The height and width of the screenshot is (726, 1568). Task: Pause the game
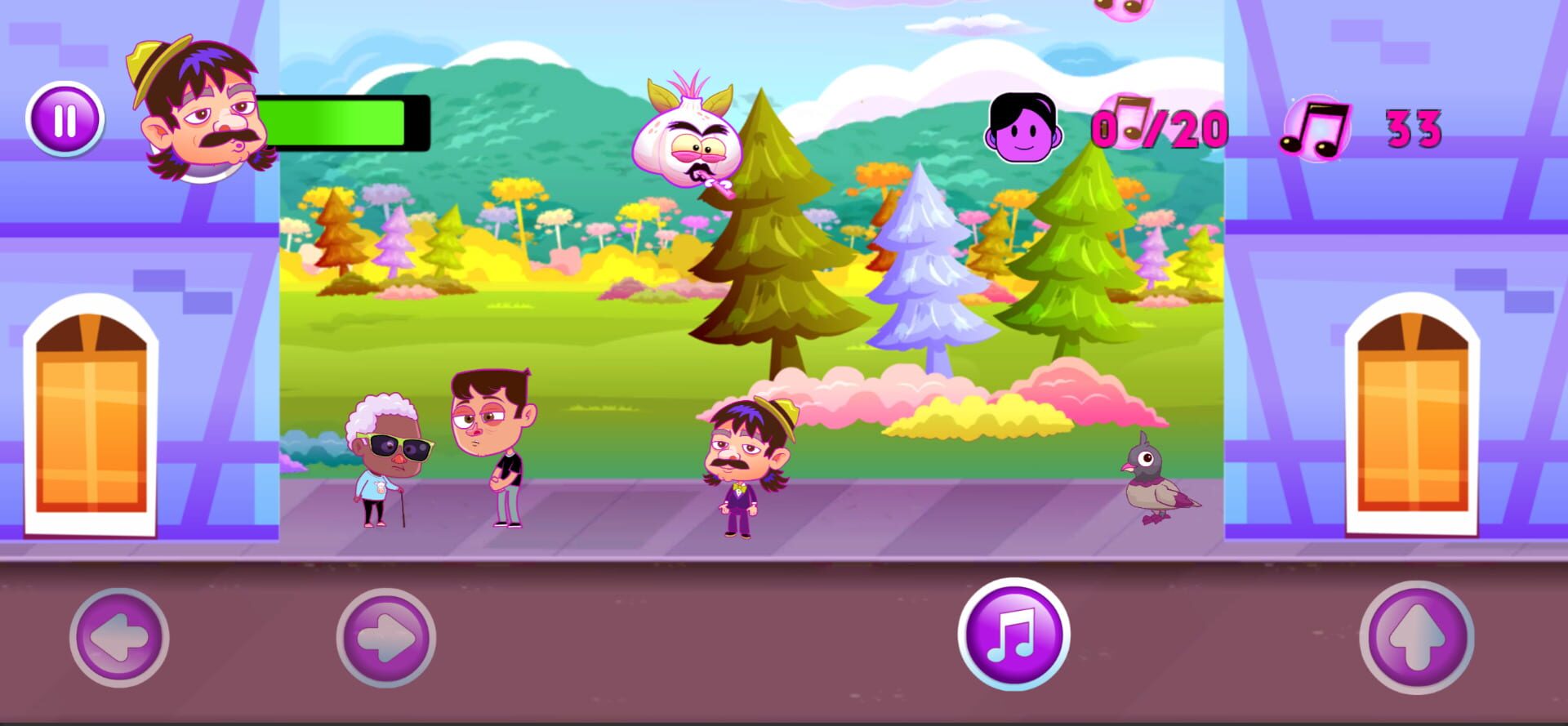point(65,121)
